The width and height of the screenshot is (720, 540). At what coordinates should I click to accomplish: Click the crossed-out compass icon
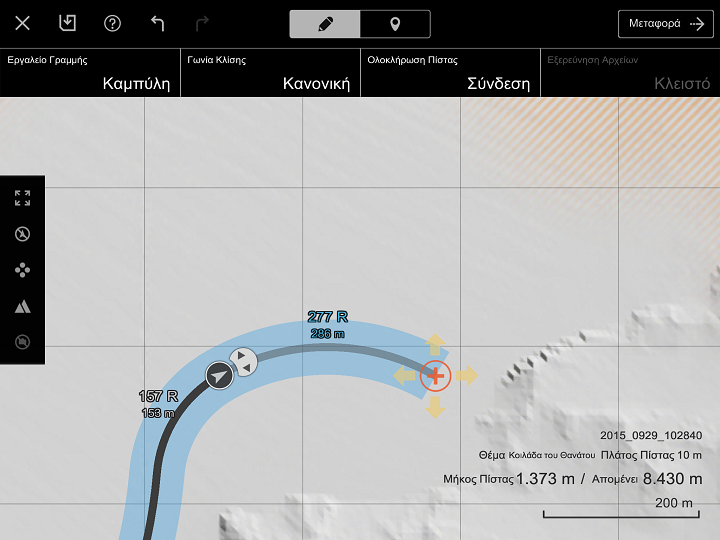point(22,234)
